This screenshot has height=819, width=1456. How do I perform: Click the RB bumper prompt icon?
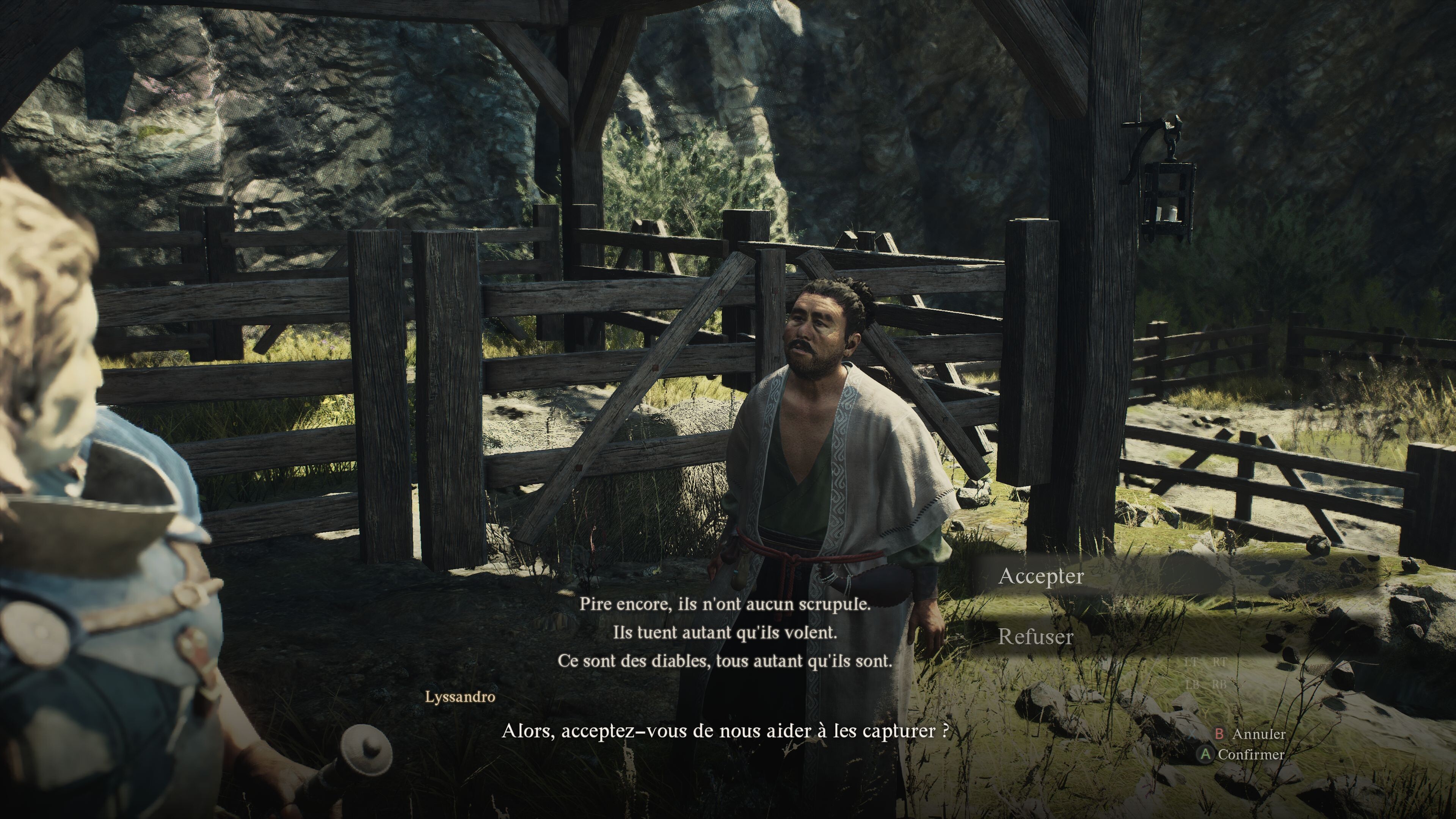tap(1220, 685)
